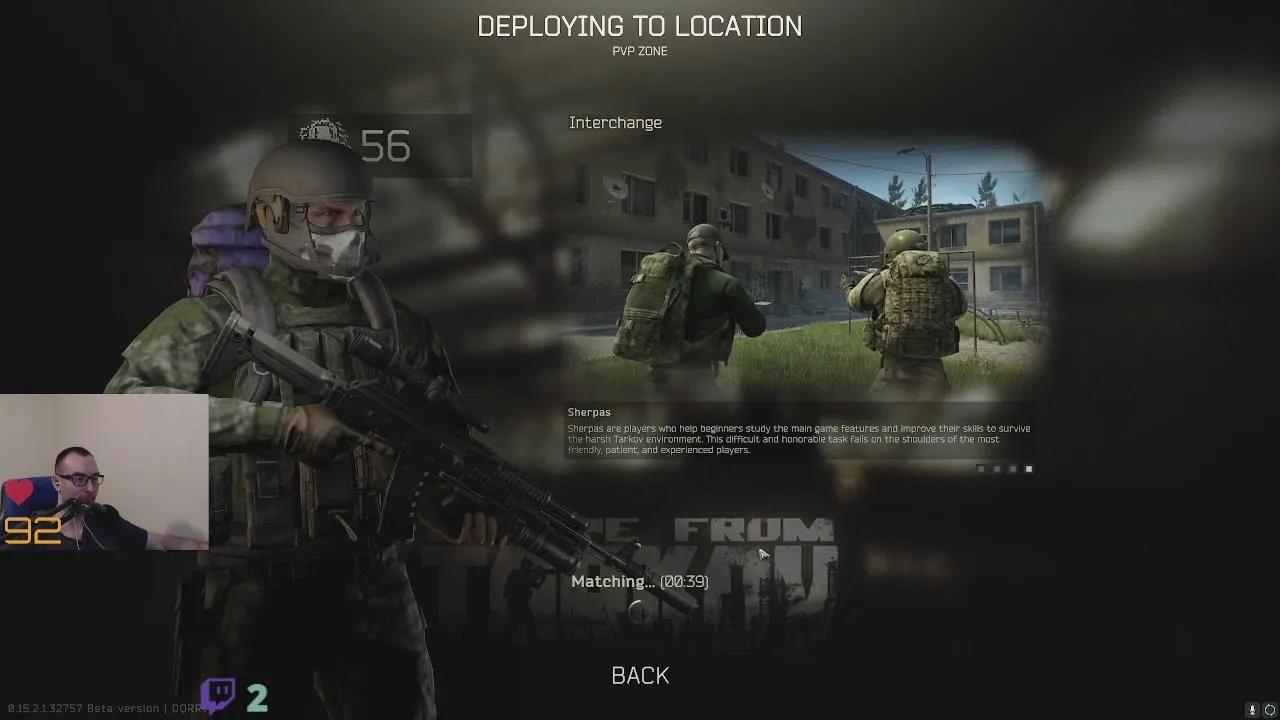The width and height of the screenshot is (1280, 720).
Task: Toggle the highlighted fourth carousel indicator
Action: pyautogui.click(x=1029, y=468)
